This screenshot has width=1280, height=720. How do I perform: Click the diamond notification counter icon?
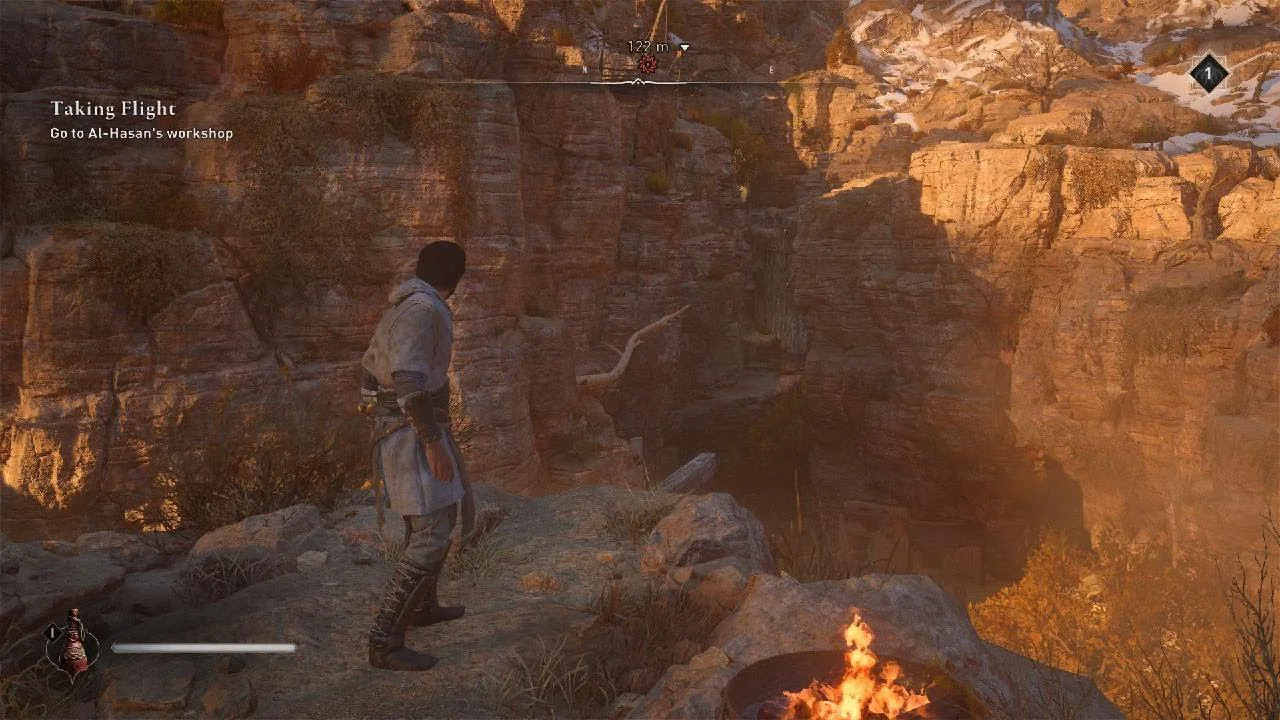(1208, 73)
